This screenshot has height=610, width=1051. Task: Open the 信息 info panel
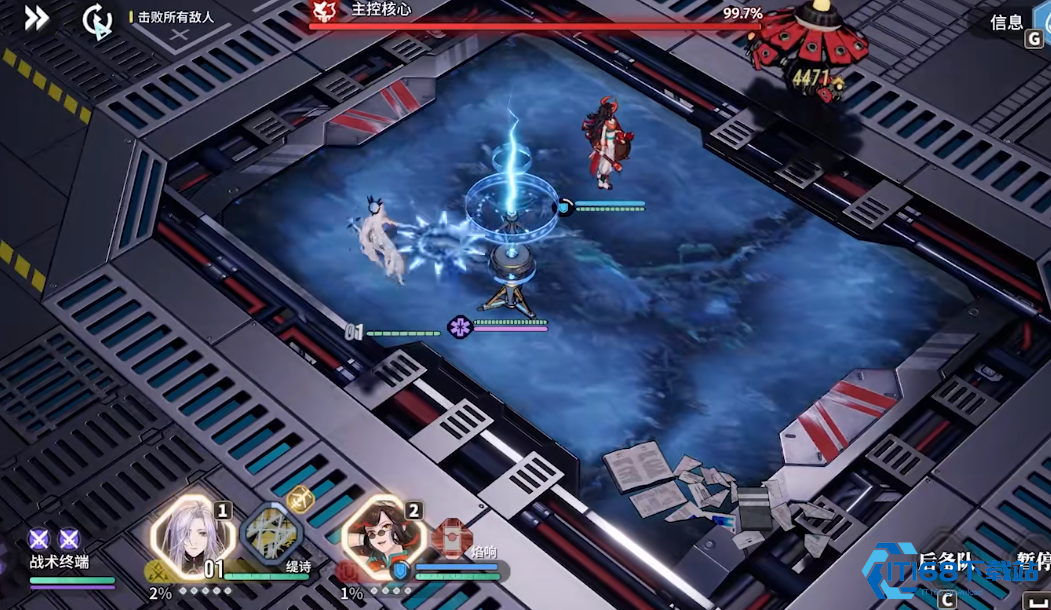click(1008, 23)
